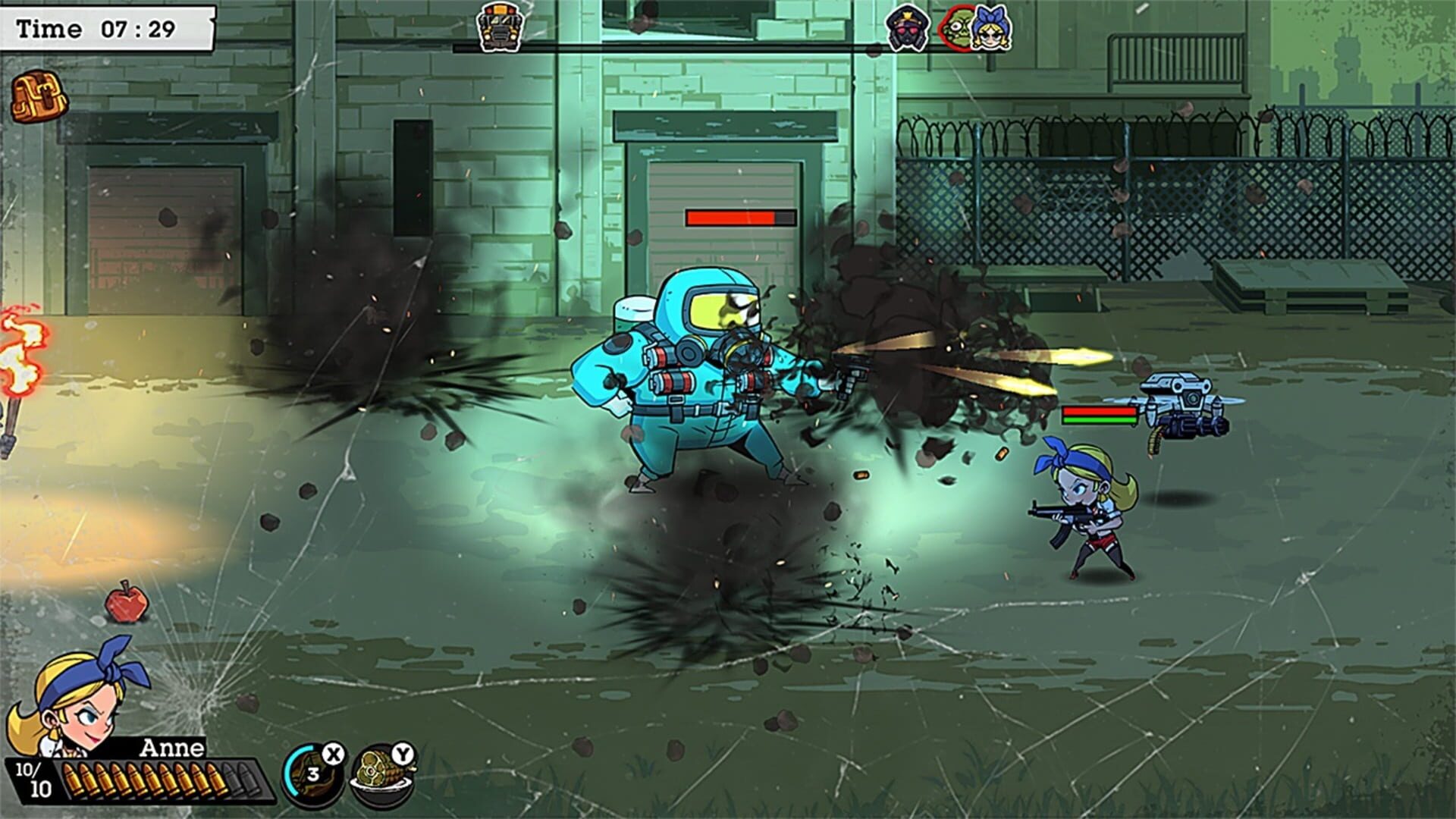Click the gas-mask boss portrait at top
This screenshot has height=819, width=1456.
(x=909, y=28)
